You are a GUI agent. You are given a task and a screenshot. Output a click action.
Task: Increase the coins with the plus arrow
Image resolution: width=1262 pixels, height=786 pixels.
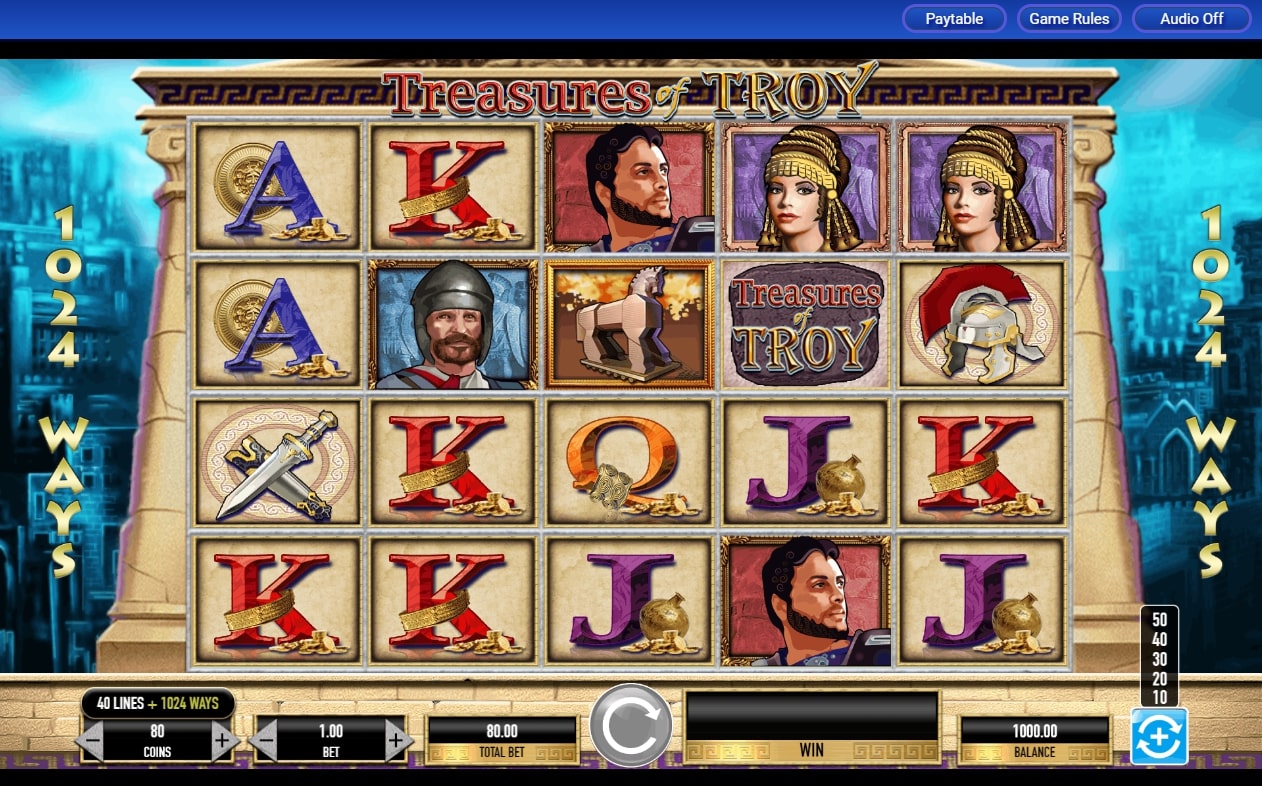(x=222, y=741)
